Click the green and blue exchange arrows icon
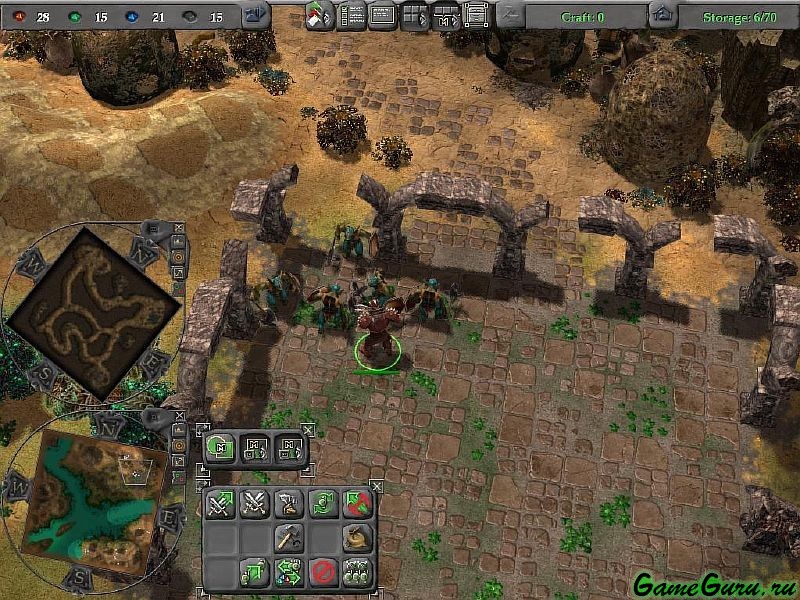 289,572
